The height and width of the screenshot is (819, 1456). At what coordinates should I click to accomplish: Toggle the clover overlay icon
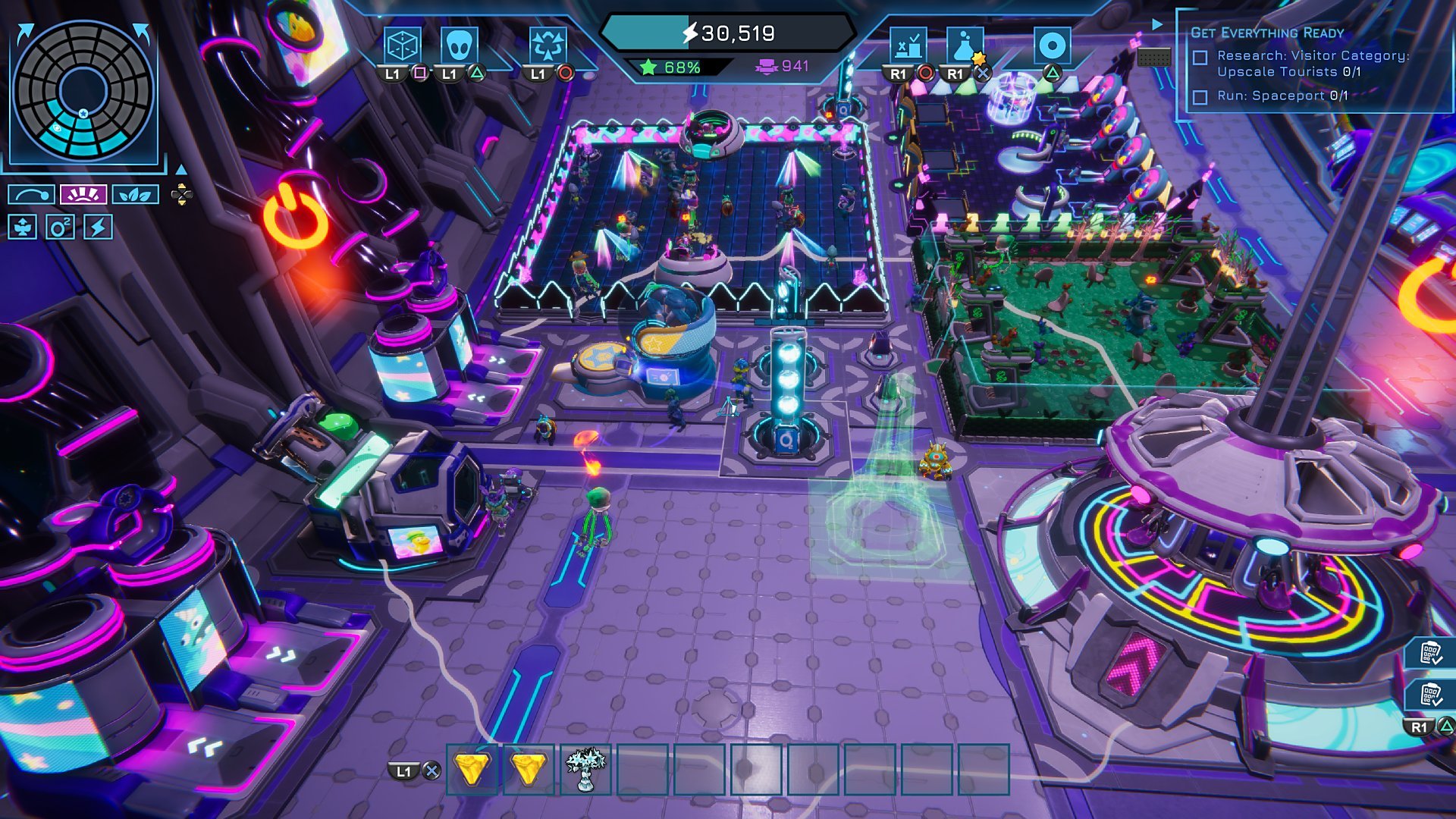tap(22, 227)
